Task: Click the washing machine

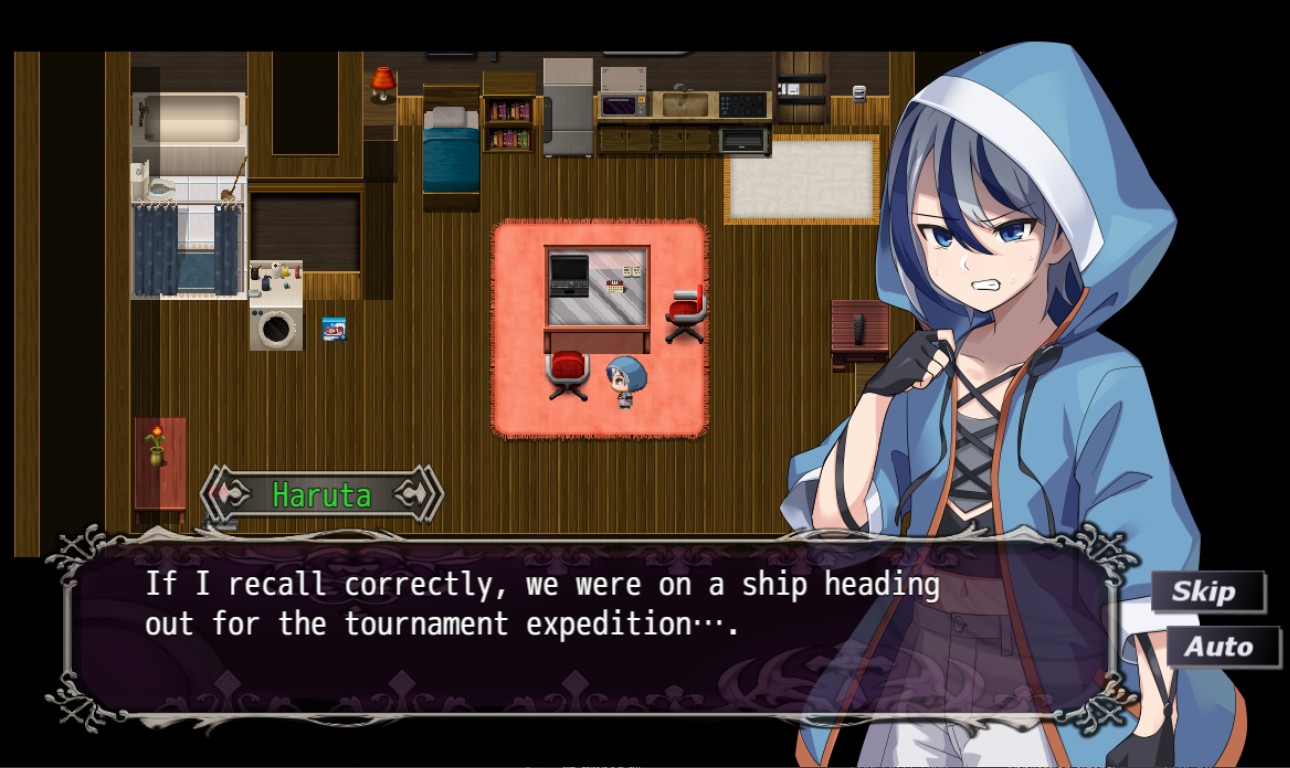Action: (x=277, y=325)
